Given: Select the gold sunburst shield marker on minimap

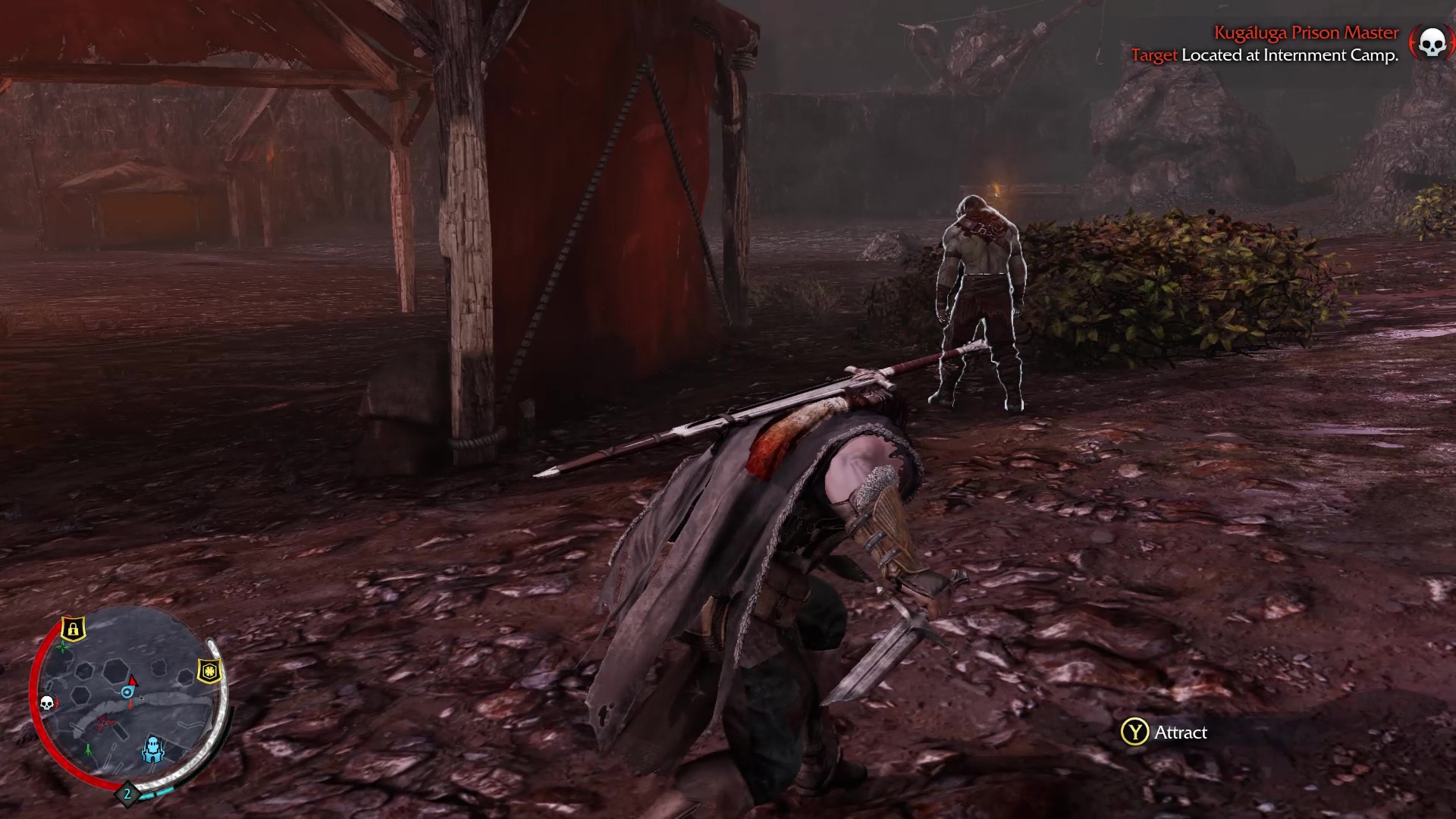Looking at the screenshot, I should [209, 671].
